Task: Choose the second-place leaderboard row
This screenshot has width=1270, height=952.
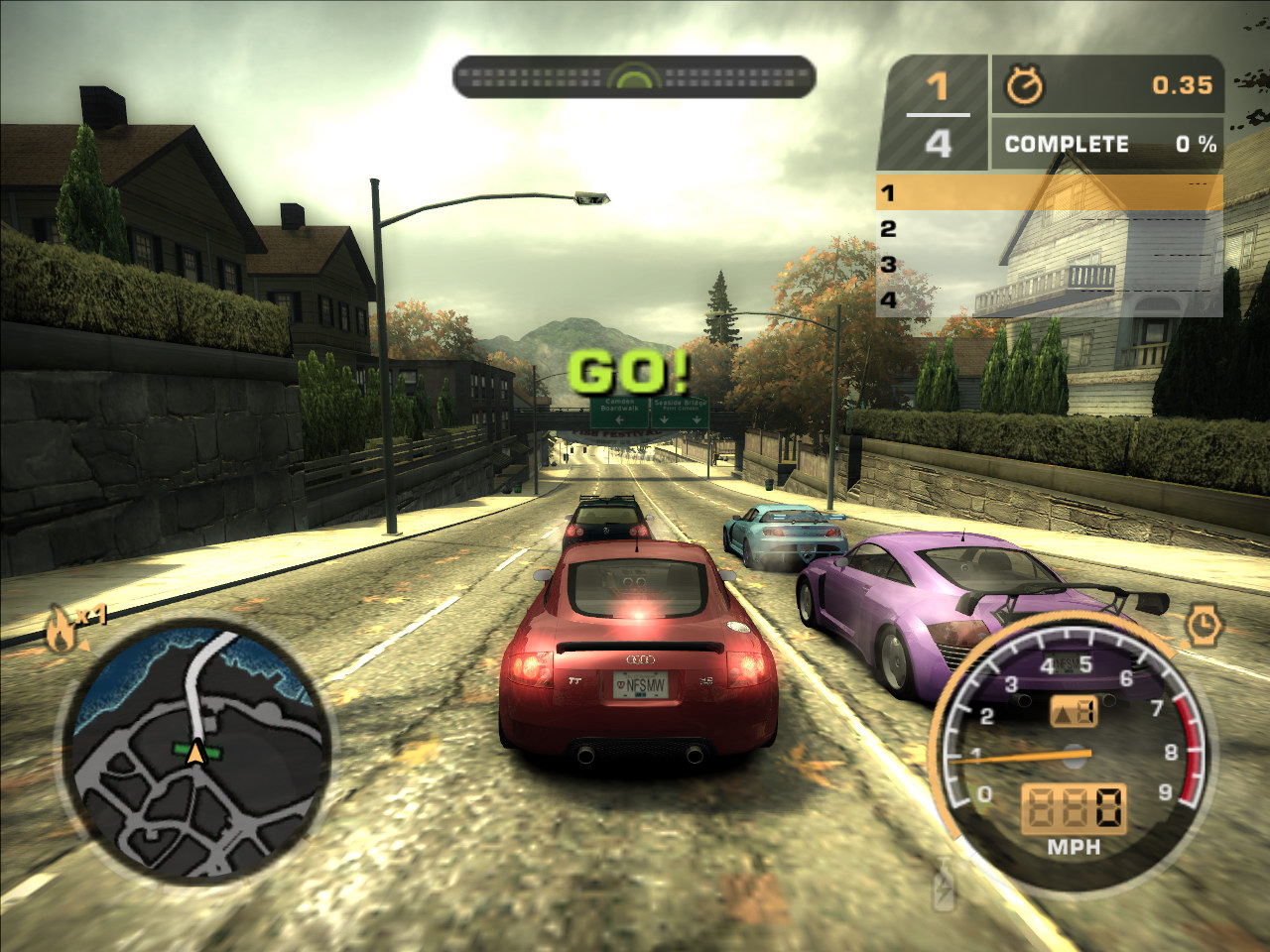Action: pyautogui.click(x=1049, y=229)
